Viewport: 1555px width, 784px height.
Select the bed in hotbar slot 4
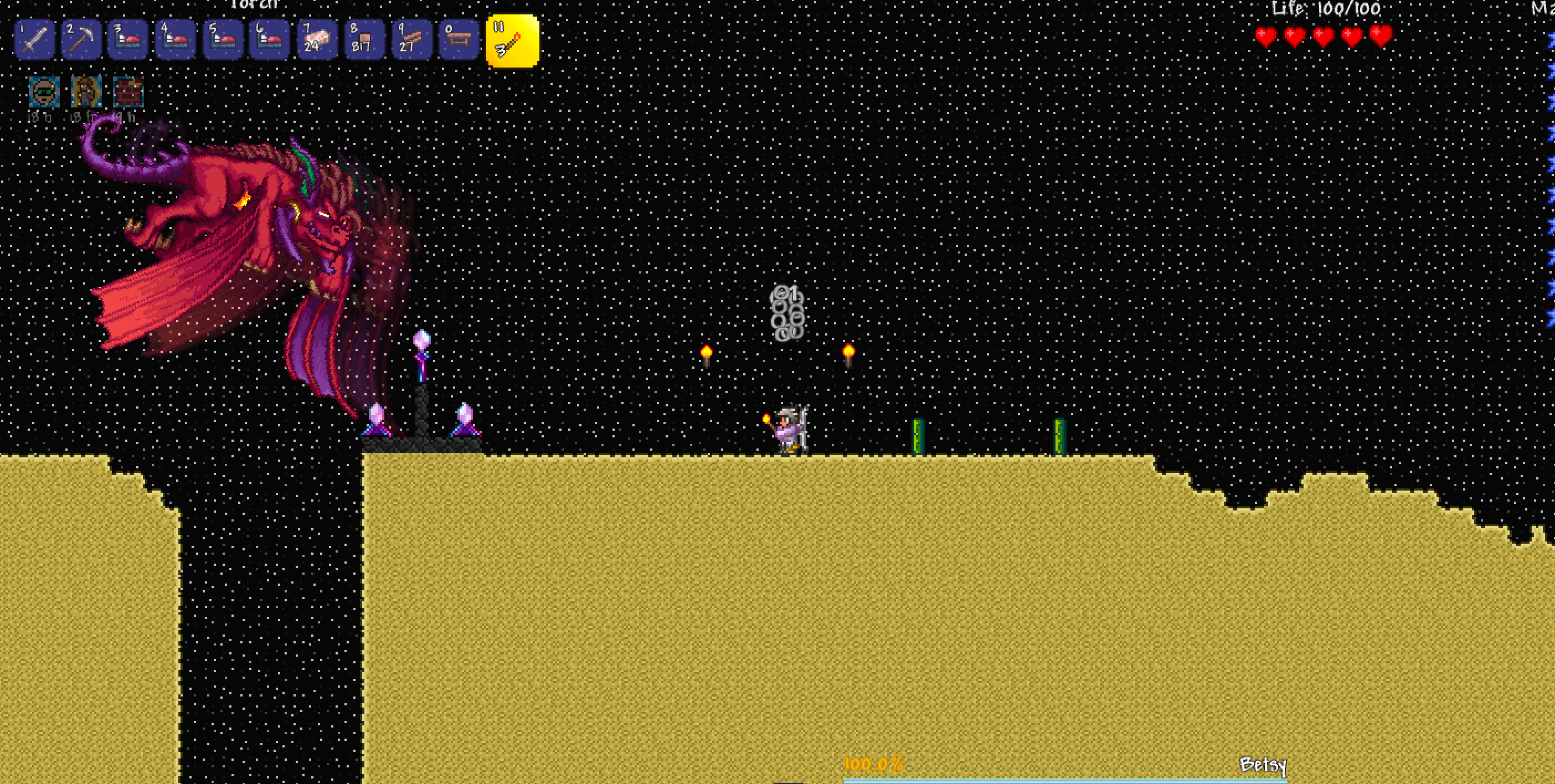pyautogui.click(x=175, y=39)
